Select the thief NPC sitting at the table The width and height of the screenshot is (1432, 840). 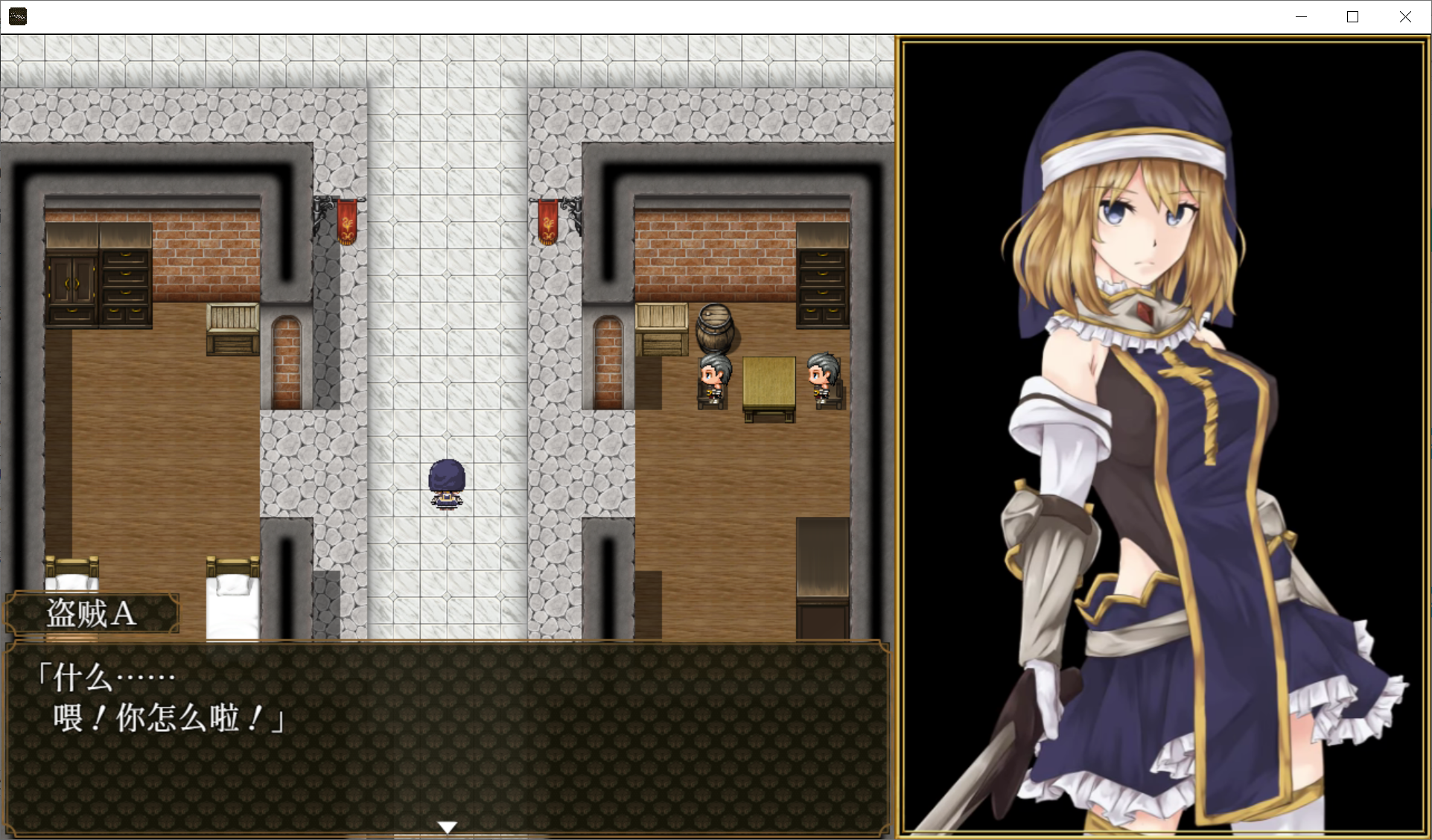tap(712, 376)
